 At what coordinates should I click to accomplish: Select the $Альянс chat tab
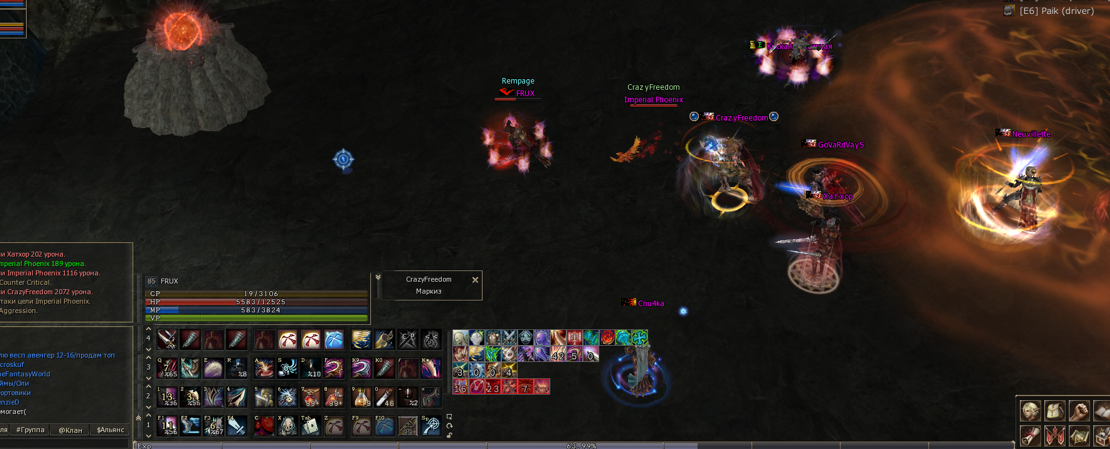(x=110, y=430)
